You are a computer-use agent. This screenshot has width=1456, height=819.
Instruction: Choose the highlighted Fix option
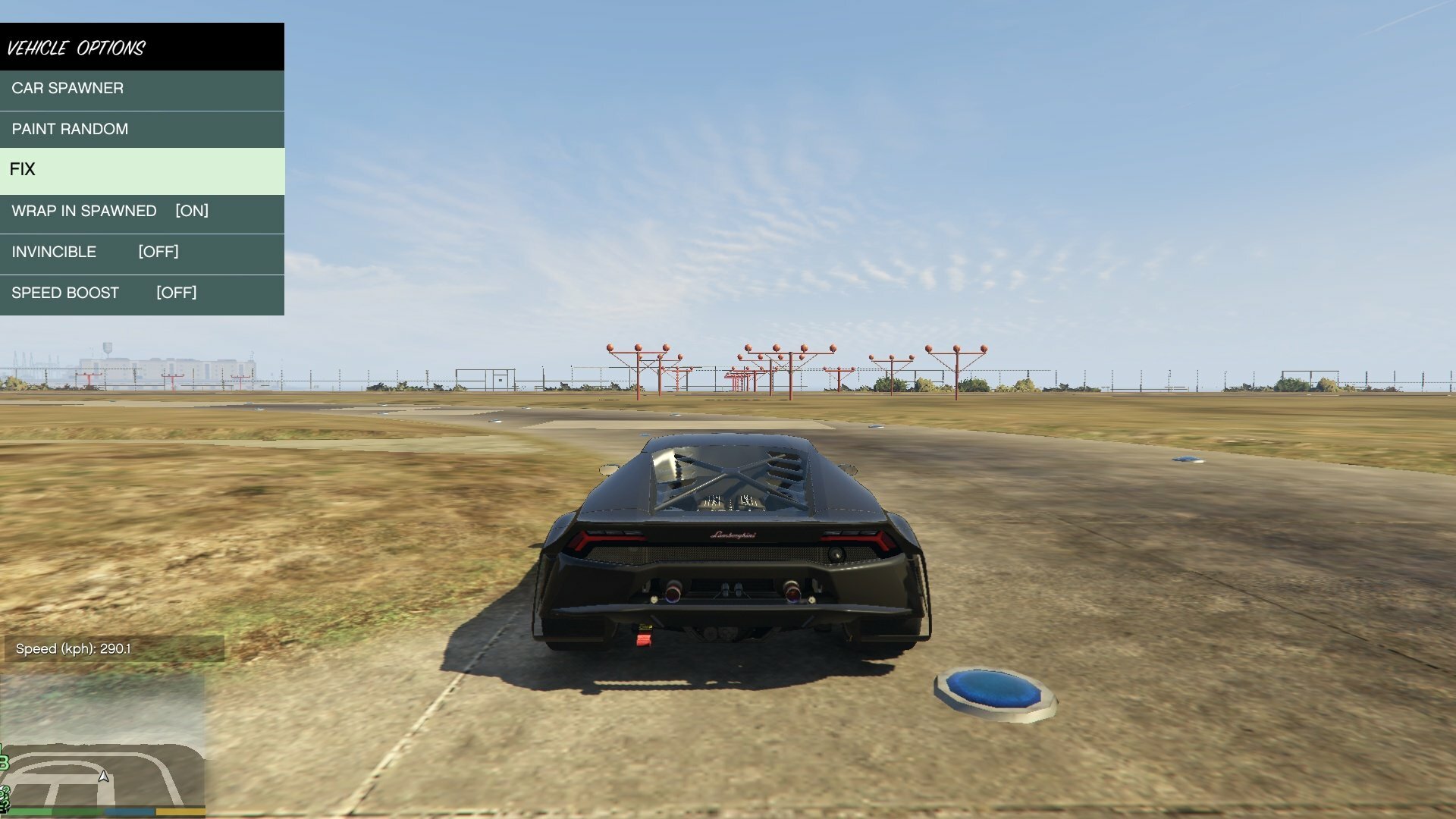tap(142, 170)
